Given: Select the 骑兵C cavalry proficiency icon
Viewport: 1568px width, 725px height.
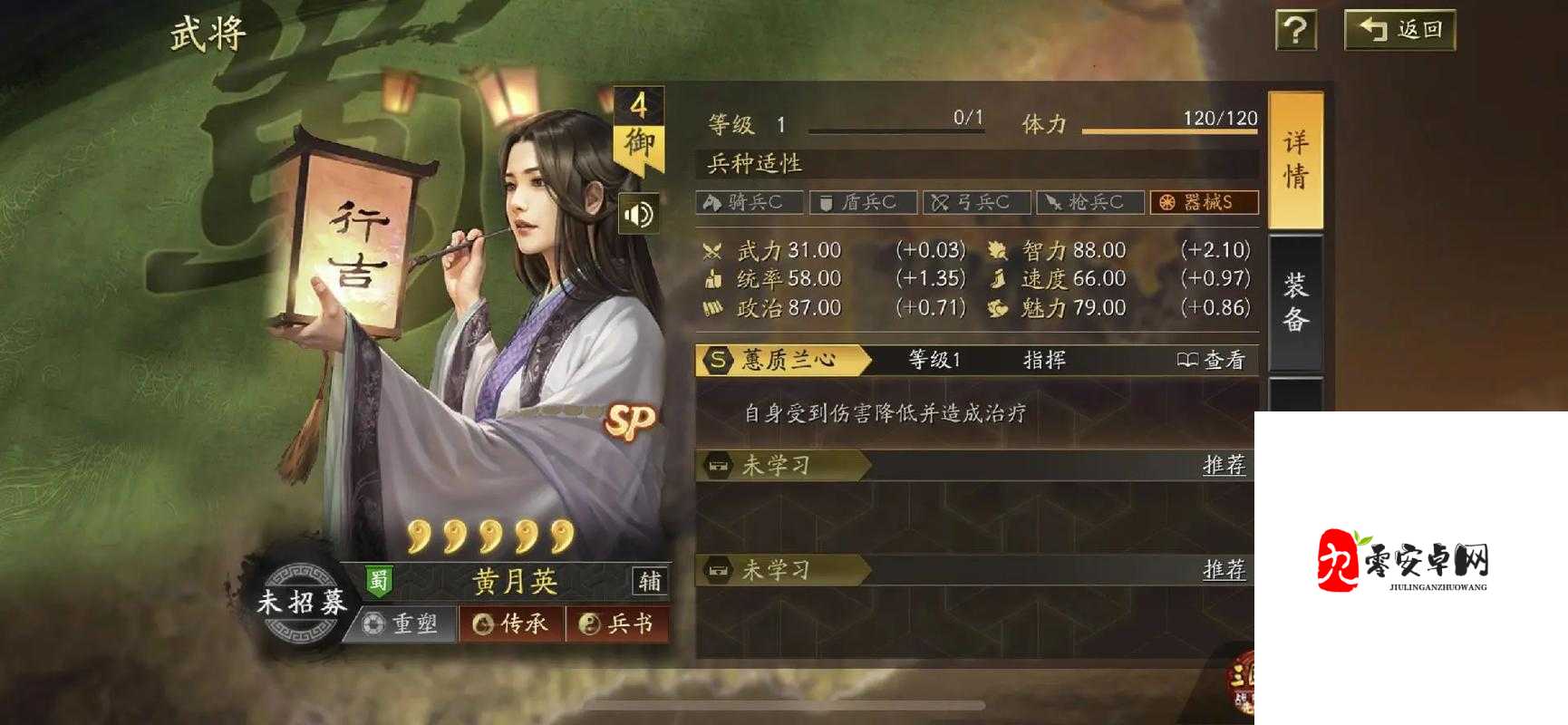Looking at the screenshot, I should tap(750, 203).
